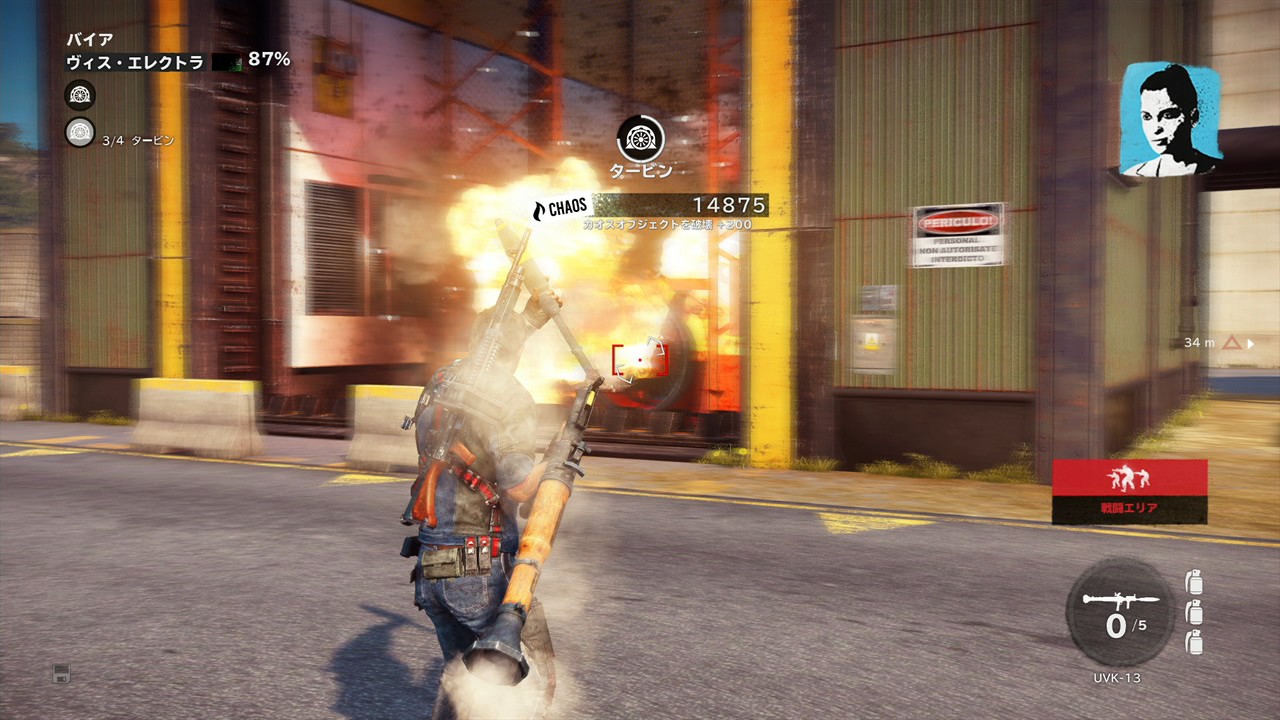Screen dimensions: 1280x720
Task: Click the 34 m waypoint triangle marker
Action: coord(1232,343)
